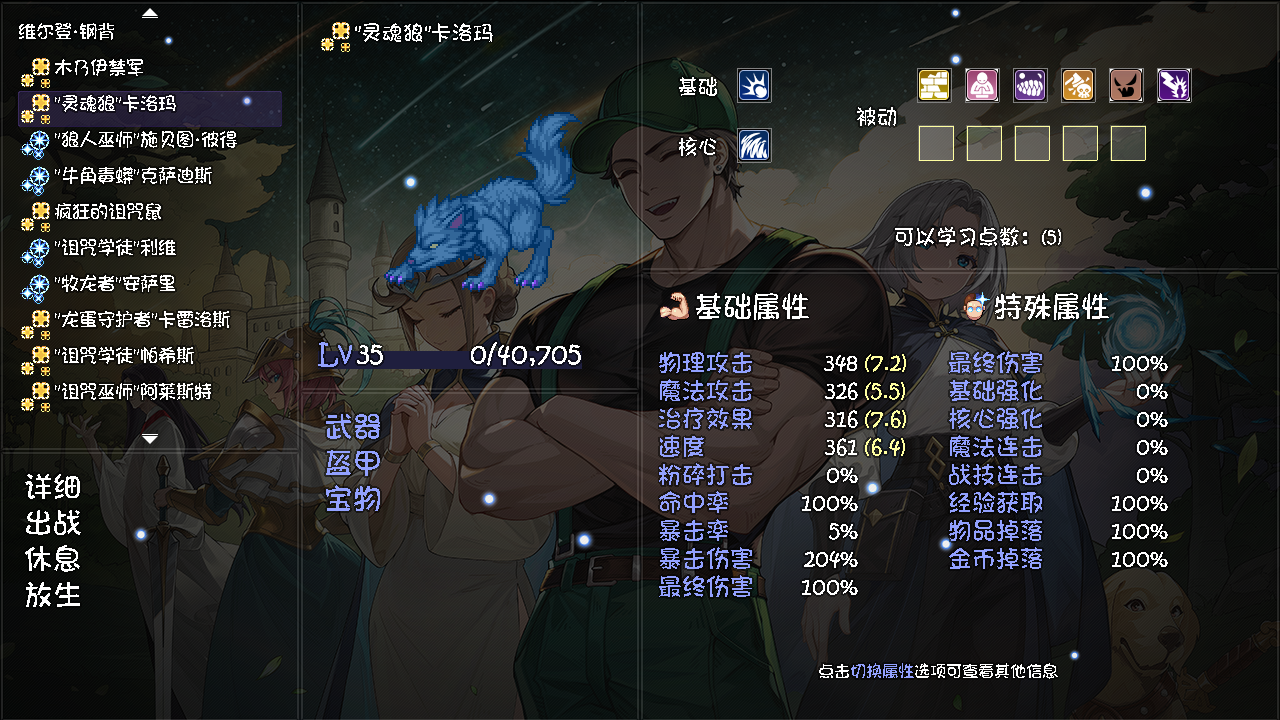This screenshot has width=1280, height=720.
Task: Click the up arrow above the monster list
Action: [x=148, y=12]
